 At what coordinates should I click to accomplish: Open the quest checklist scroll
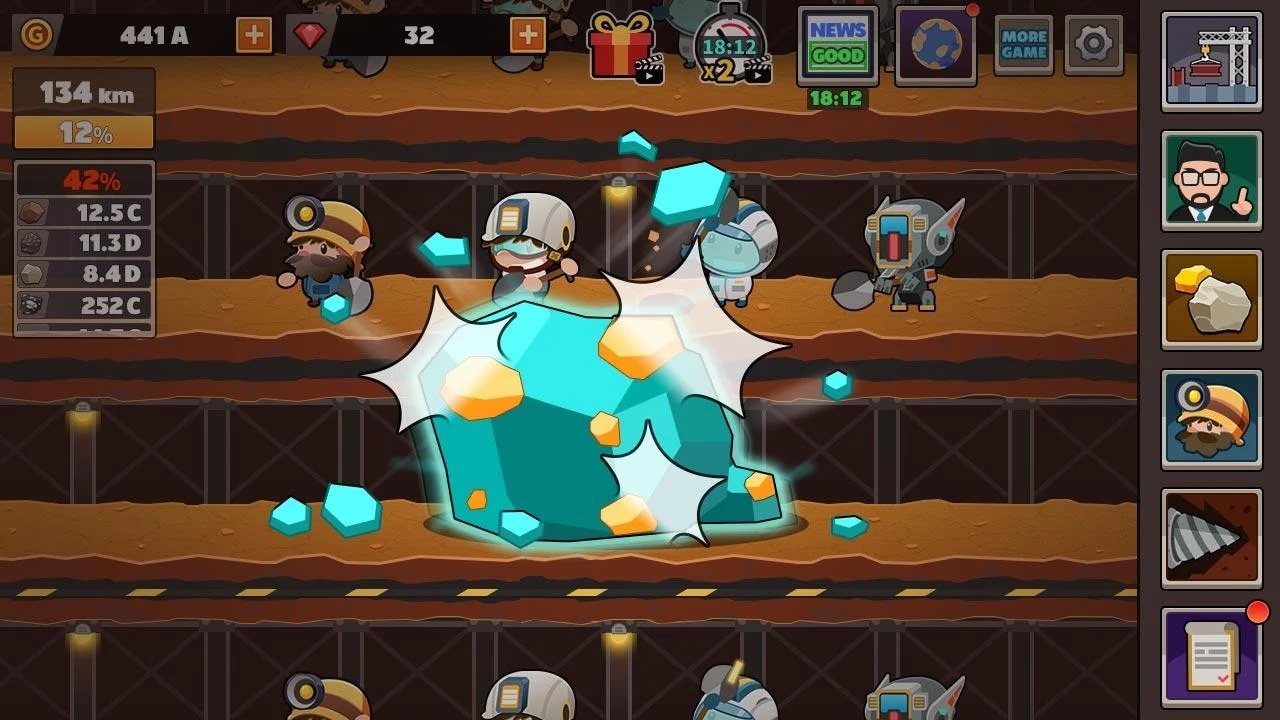coord(1211,657)
